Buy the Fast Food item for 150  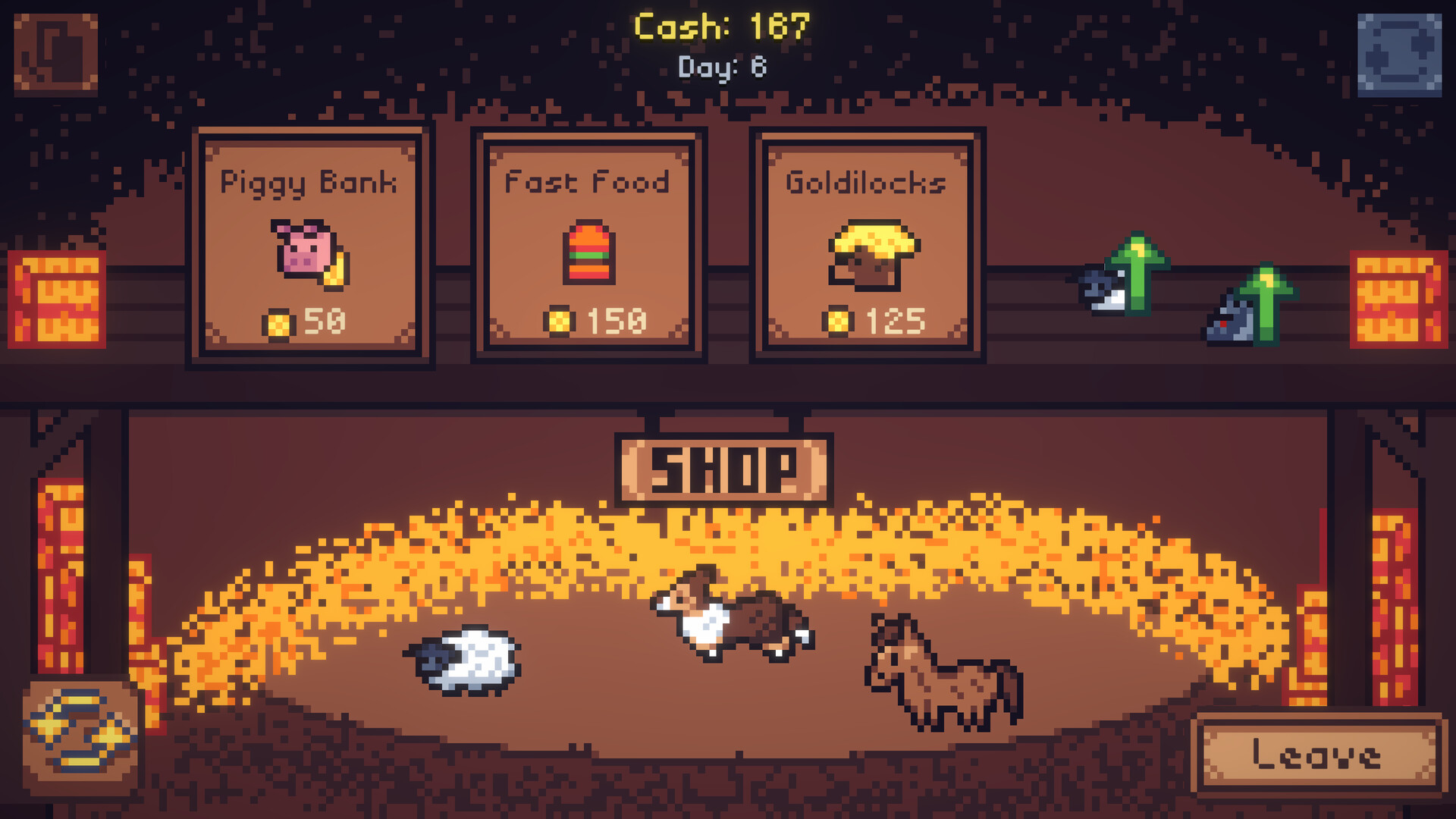pyautogui.click(x=589, y=246)
